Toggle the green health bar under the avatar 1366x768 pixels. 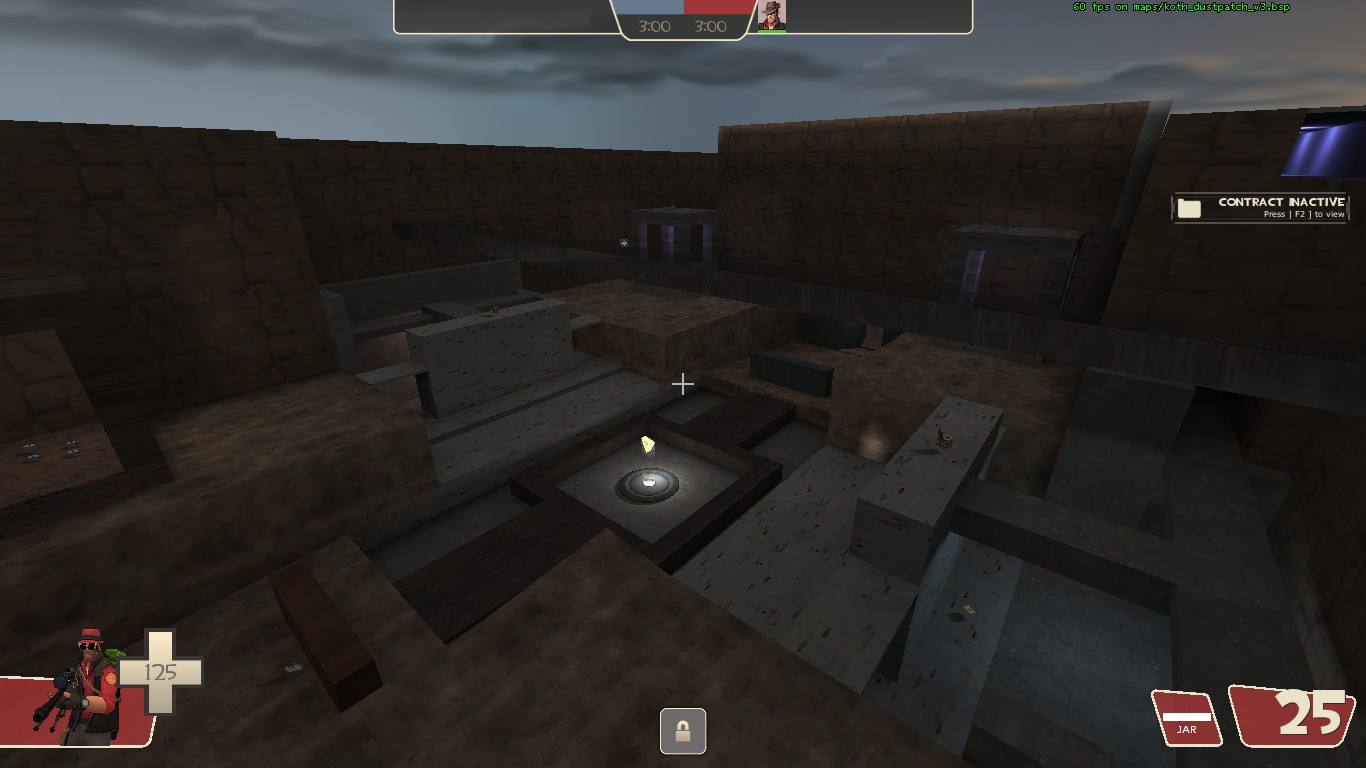click(x=774, y=31)
